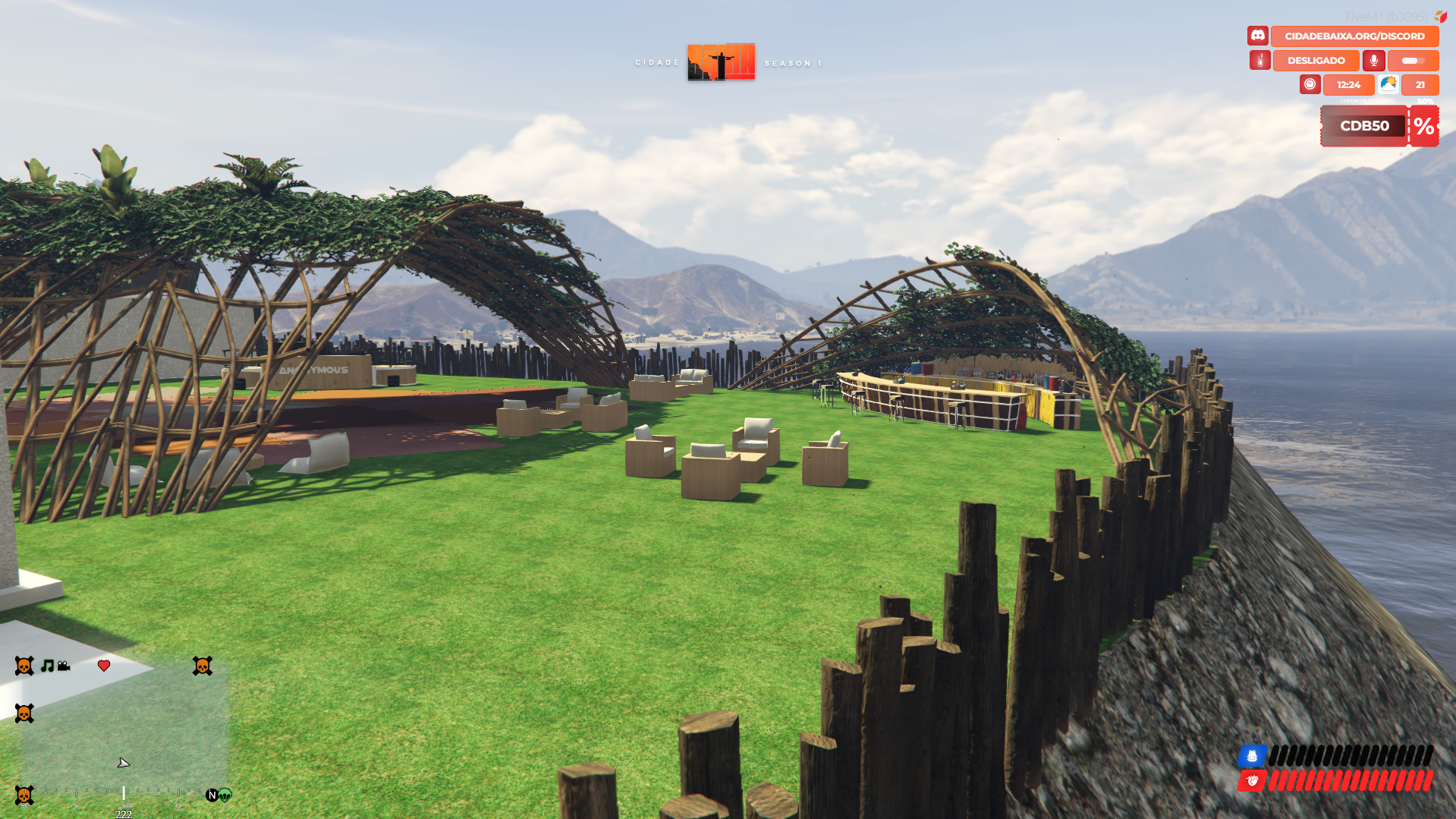Click the FiveM leaf logo
1456x819 pixels.
tap(1440, 16)
